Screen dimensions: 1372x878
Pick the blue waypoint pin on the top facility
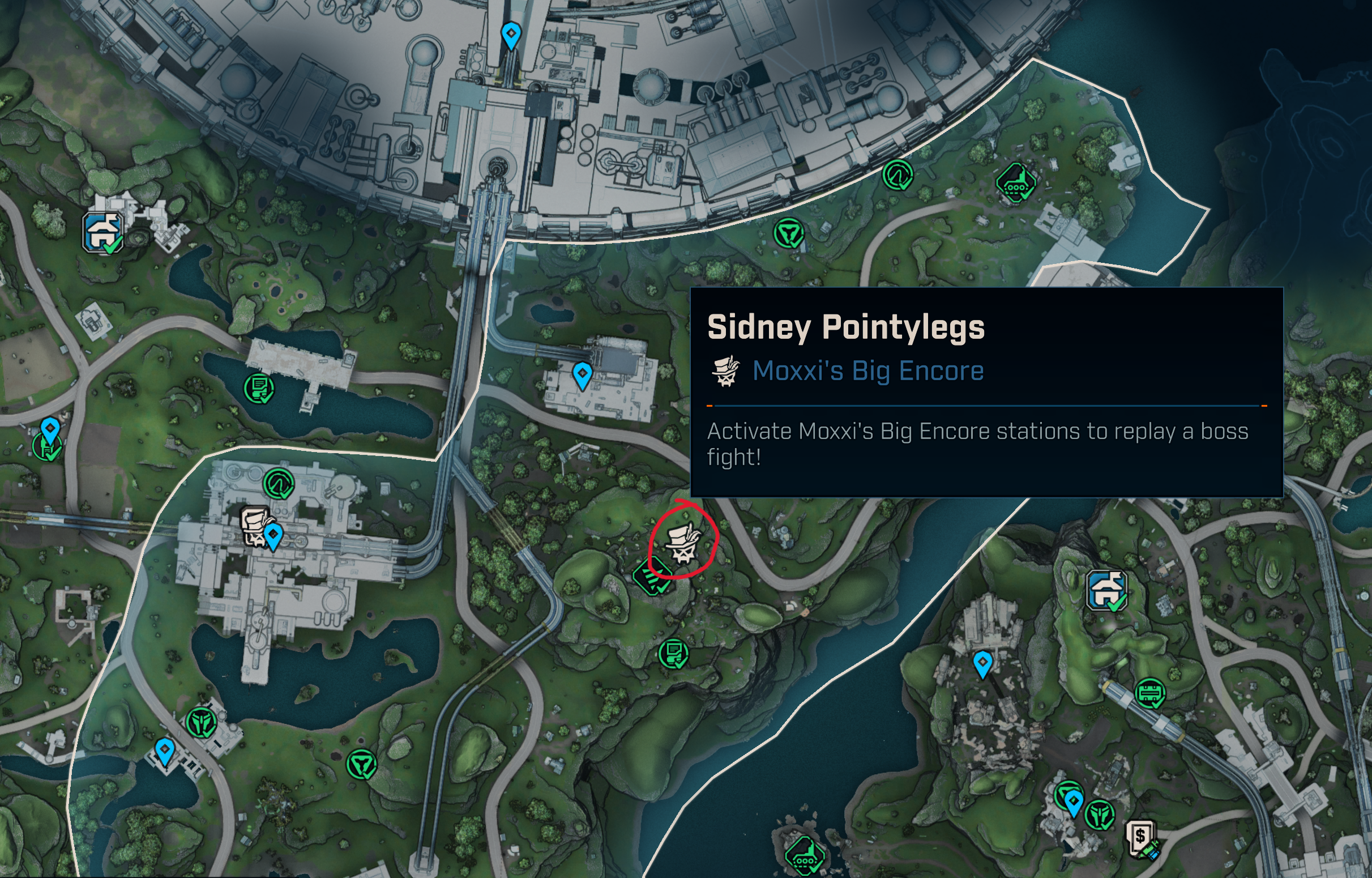511,35
